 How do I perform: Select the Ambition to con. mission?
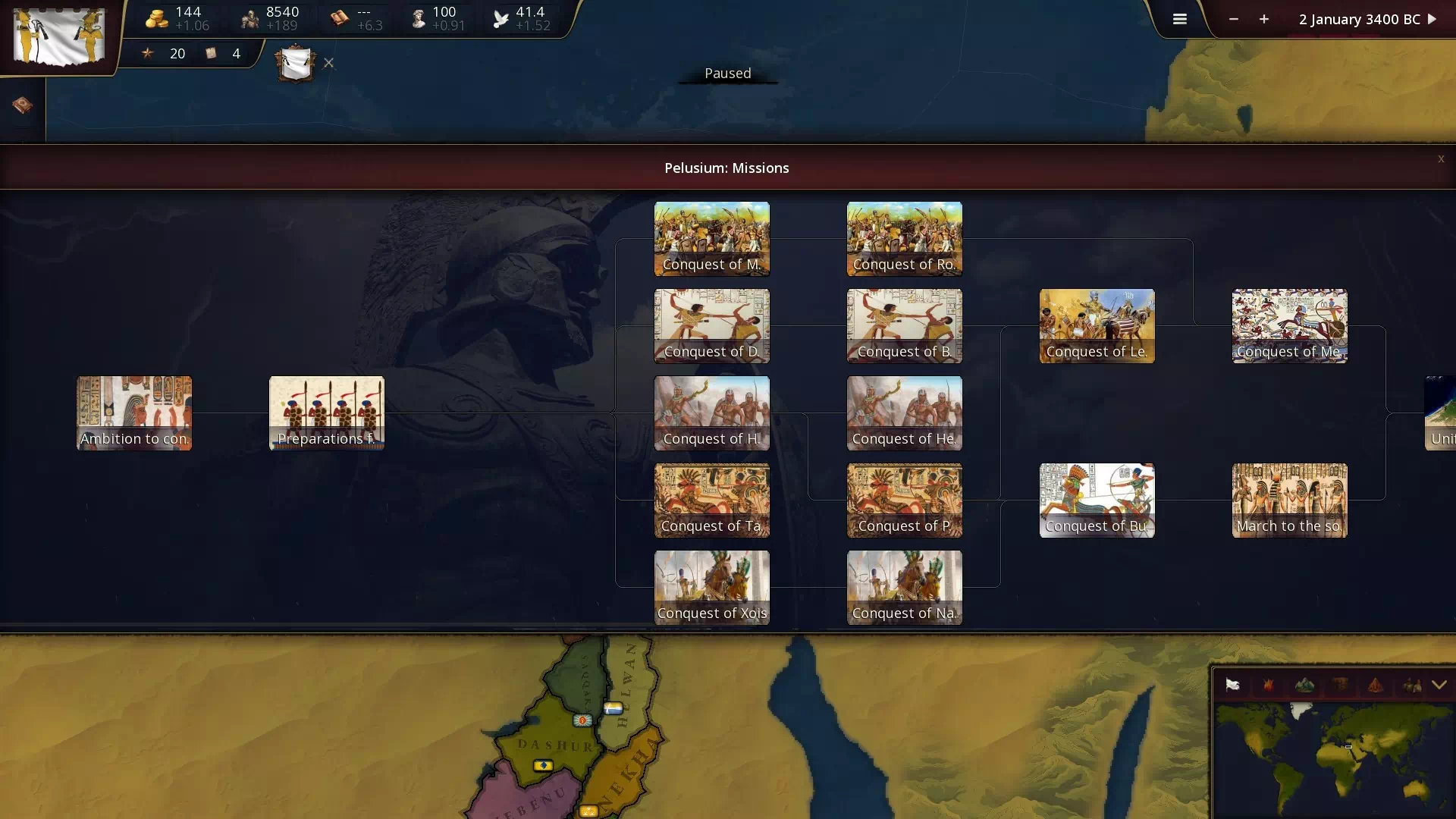click(134, 413)
